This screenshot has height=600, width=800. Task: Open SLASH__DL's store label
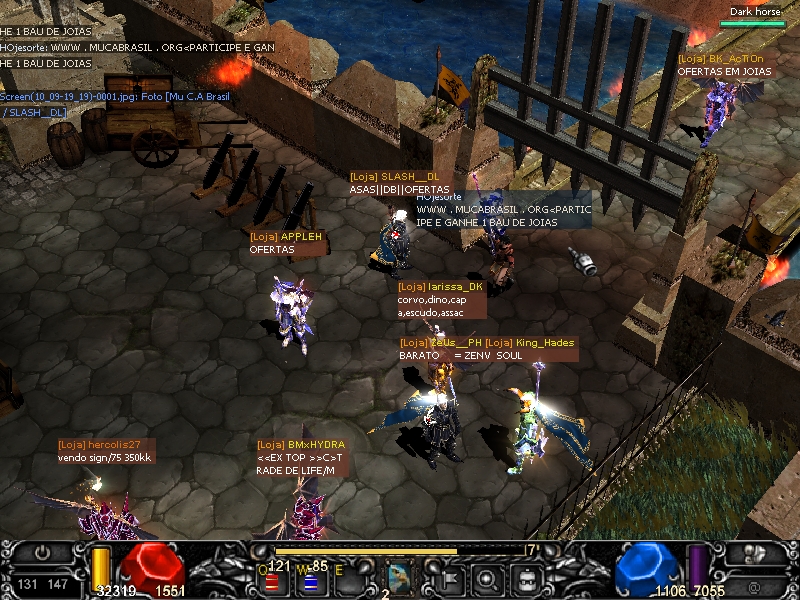pos(394,176)
